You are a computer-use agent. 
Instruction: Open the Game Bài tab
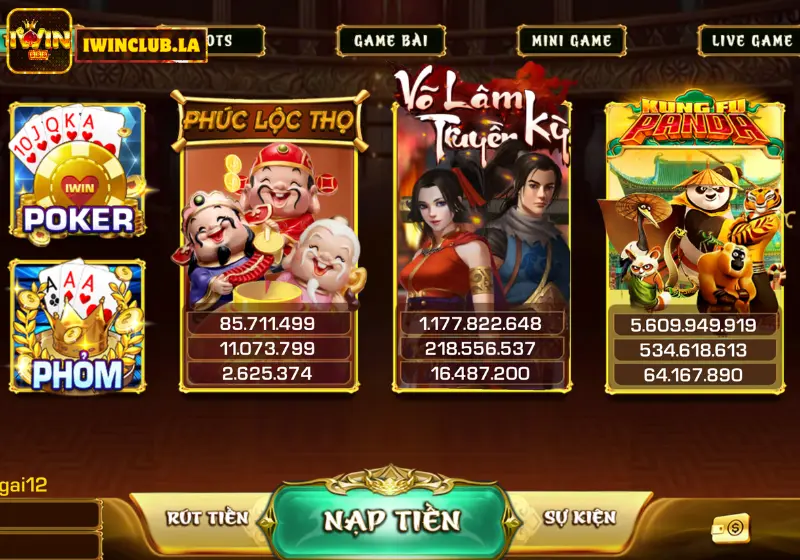click(391, 41)
